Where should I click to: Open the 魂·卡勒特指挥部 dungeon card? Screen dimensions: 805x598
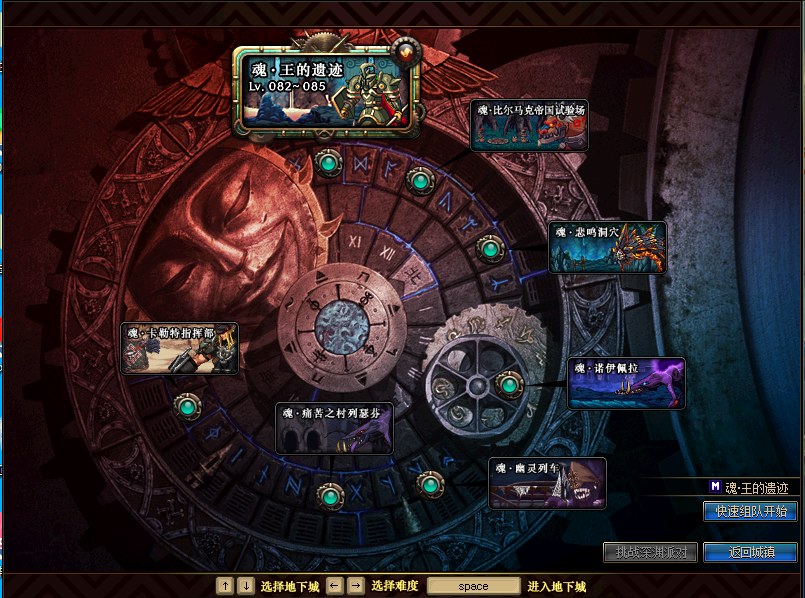coord(179,348)
